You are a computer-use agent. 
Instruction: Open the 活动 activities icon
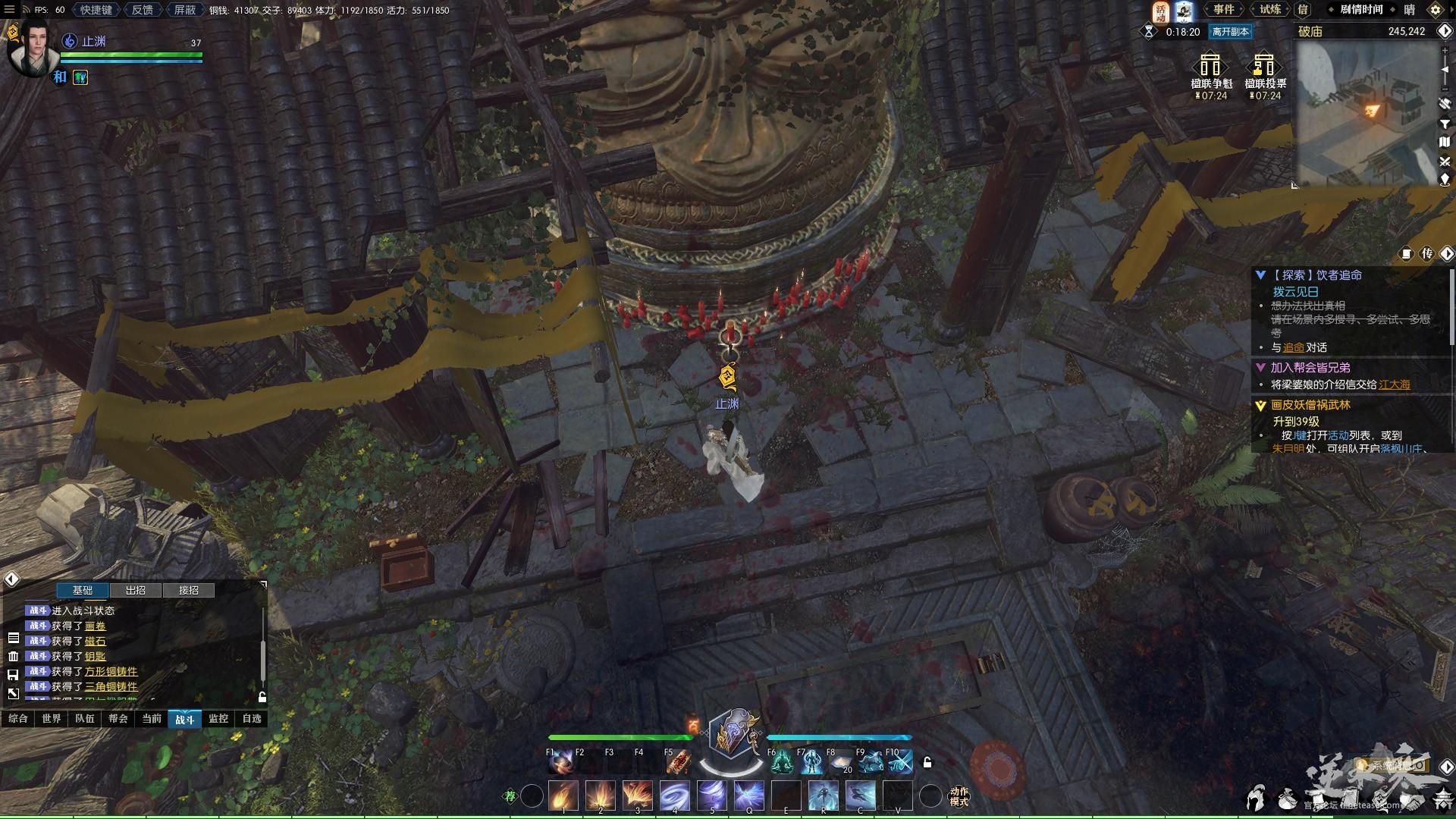pyautogui.click(x=1160, y=11)
